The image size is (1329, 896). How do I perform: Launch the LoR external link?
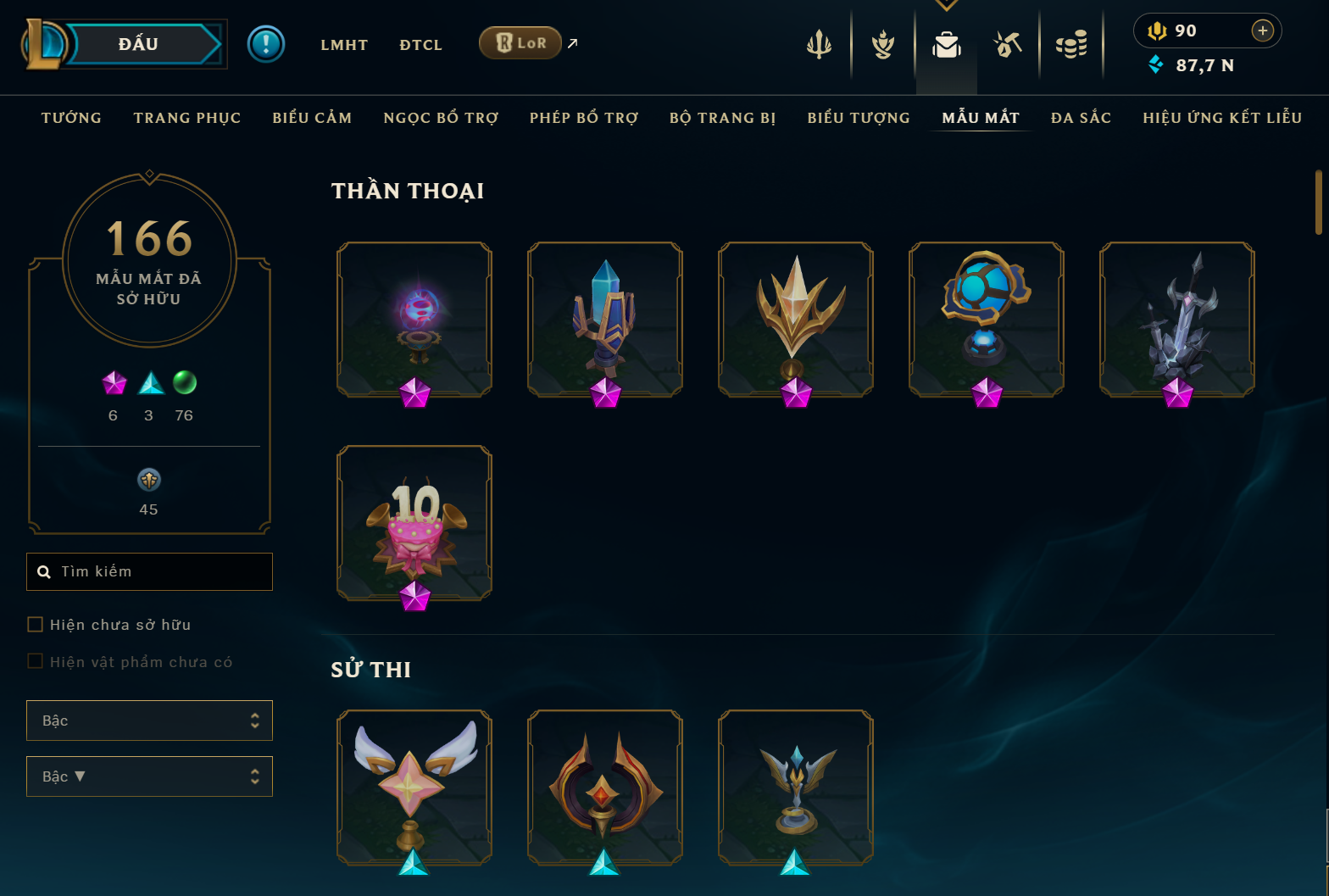pyautogui.click(x=520, y=43)
